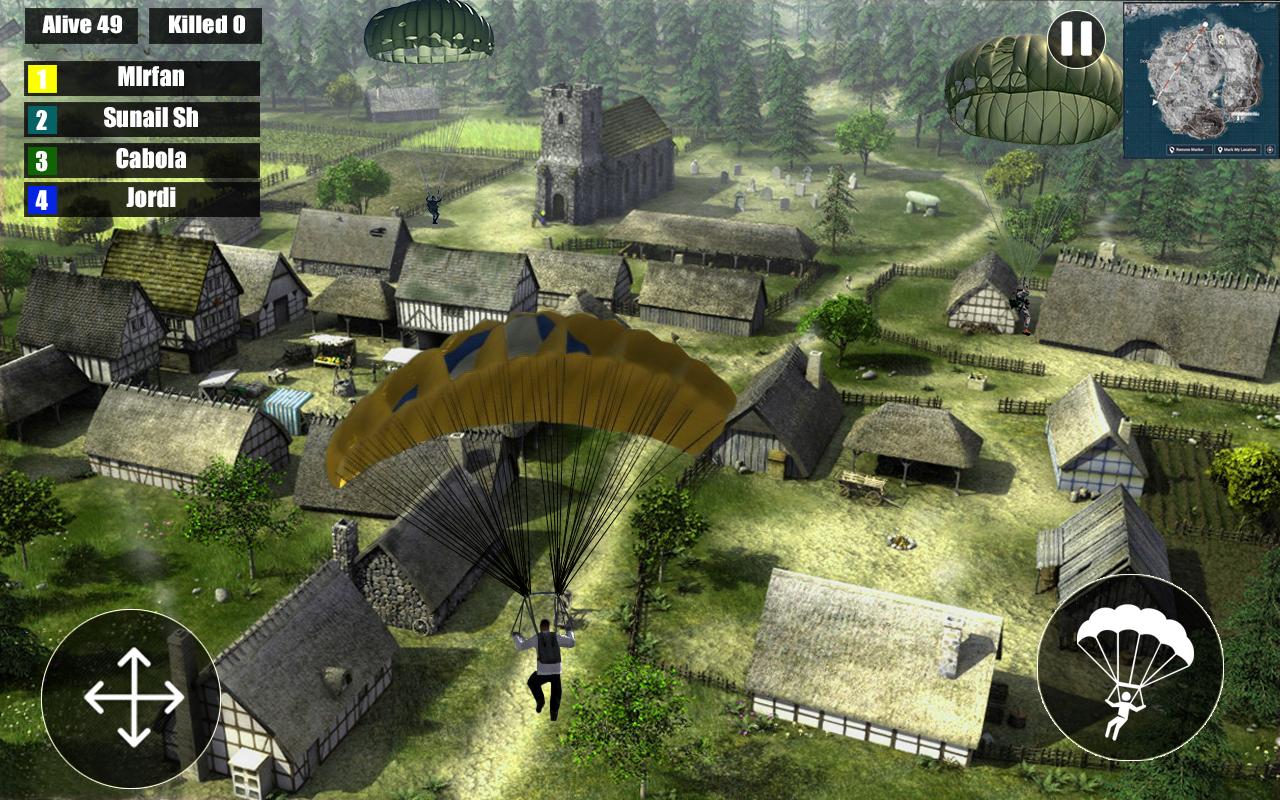Choose squad member Jordi
This screenshot has height=800, width=1280.
click(x=142, y=199)
